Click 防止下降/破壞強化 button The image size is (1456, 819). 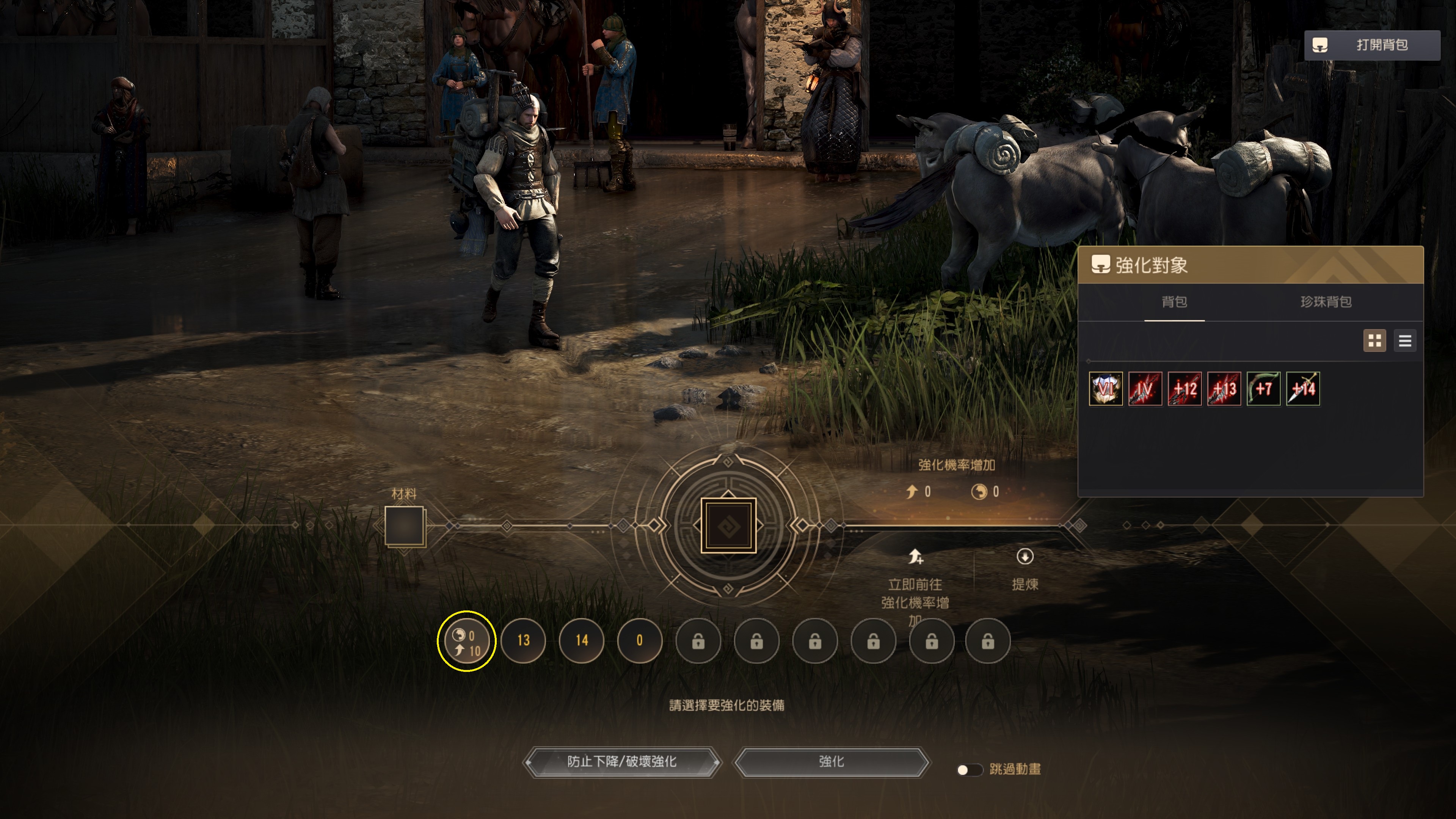click(x=622, y=762)
